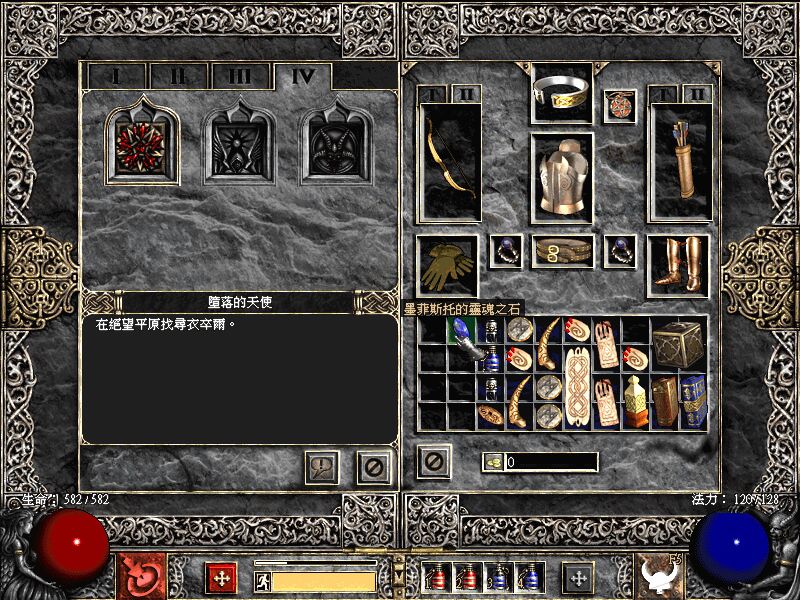
Task: Select the Fallen Angel quest icon
Action: click(143, 145)
